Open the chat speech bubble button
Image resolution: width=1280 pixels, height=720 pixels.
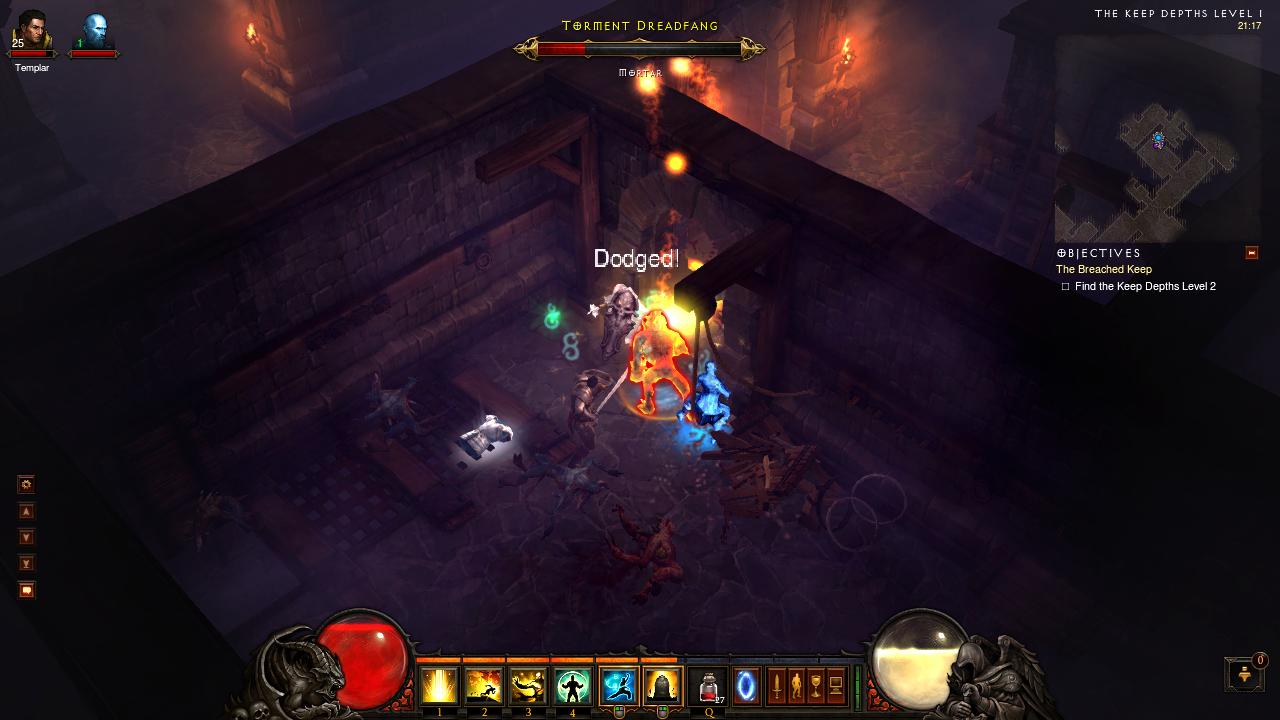(27, 590)
